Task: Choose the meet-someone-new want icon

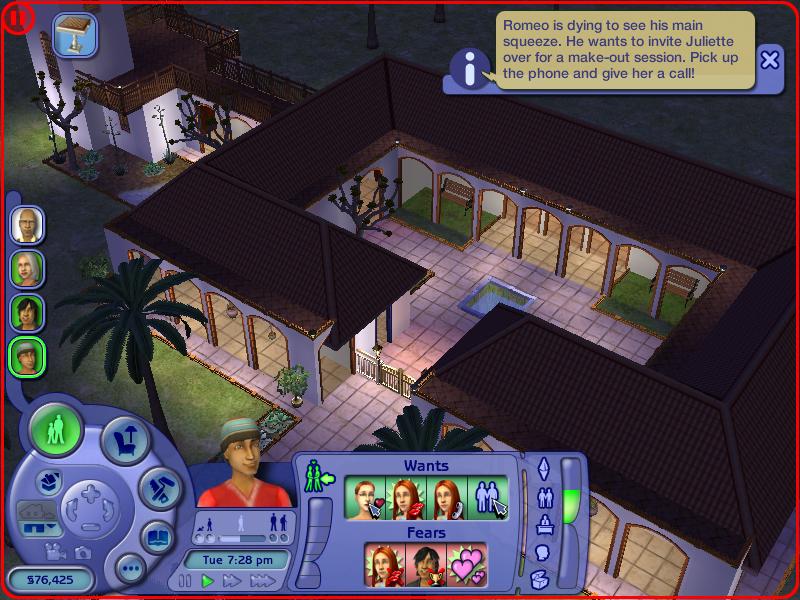Action: tap(490, 497)
